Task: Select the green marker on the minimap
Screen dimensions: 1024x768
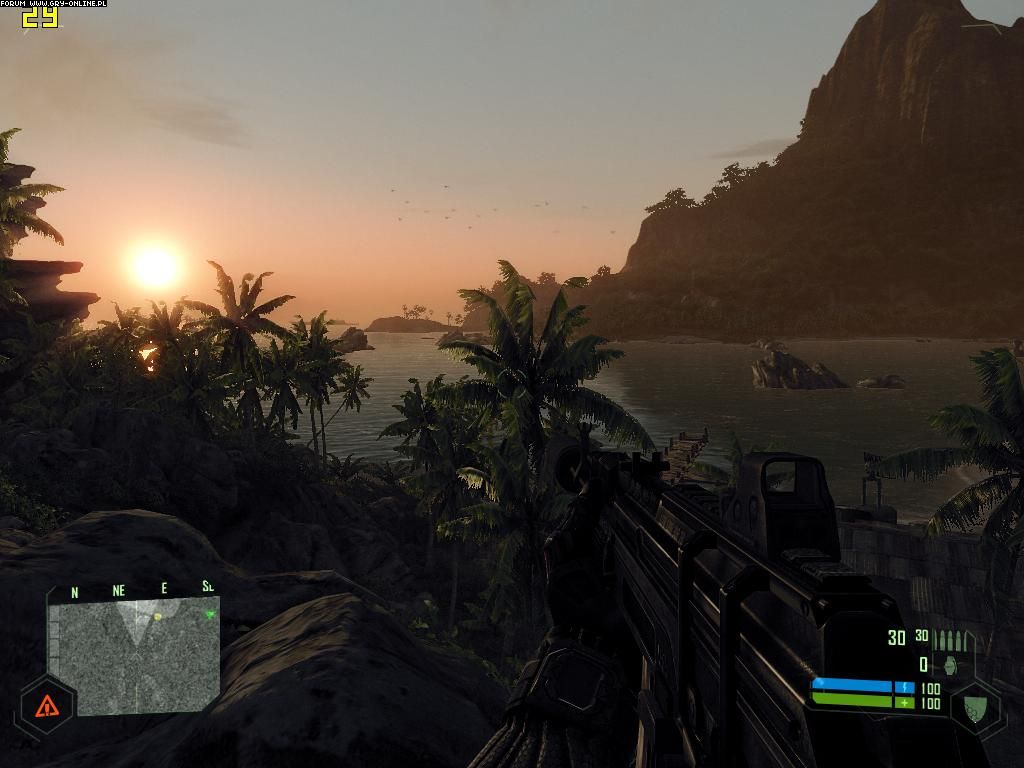Action: click(x=210, y=613)
